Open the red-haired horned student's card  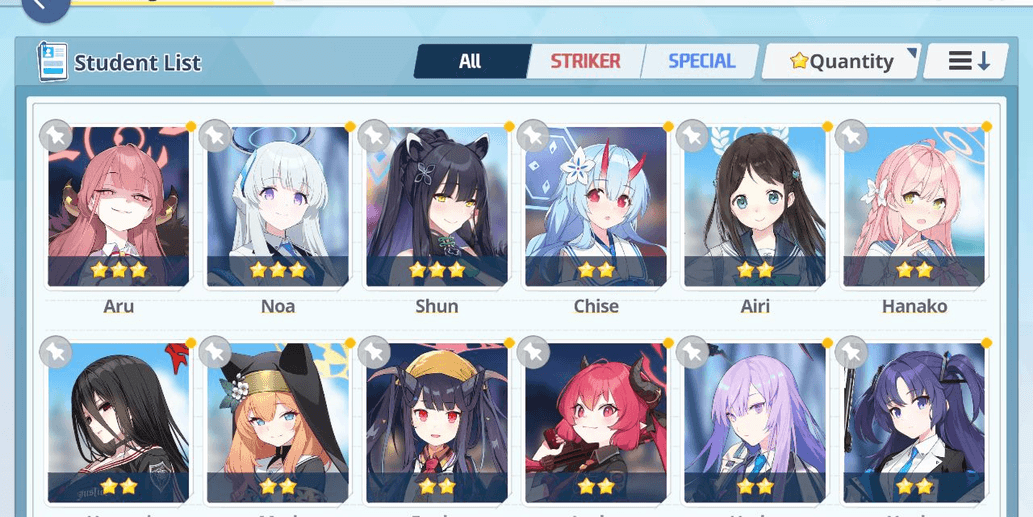[596, 422]
